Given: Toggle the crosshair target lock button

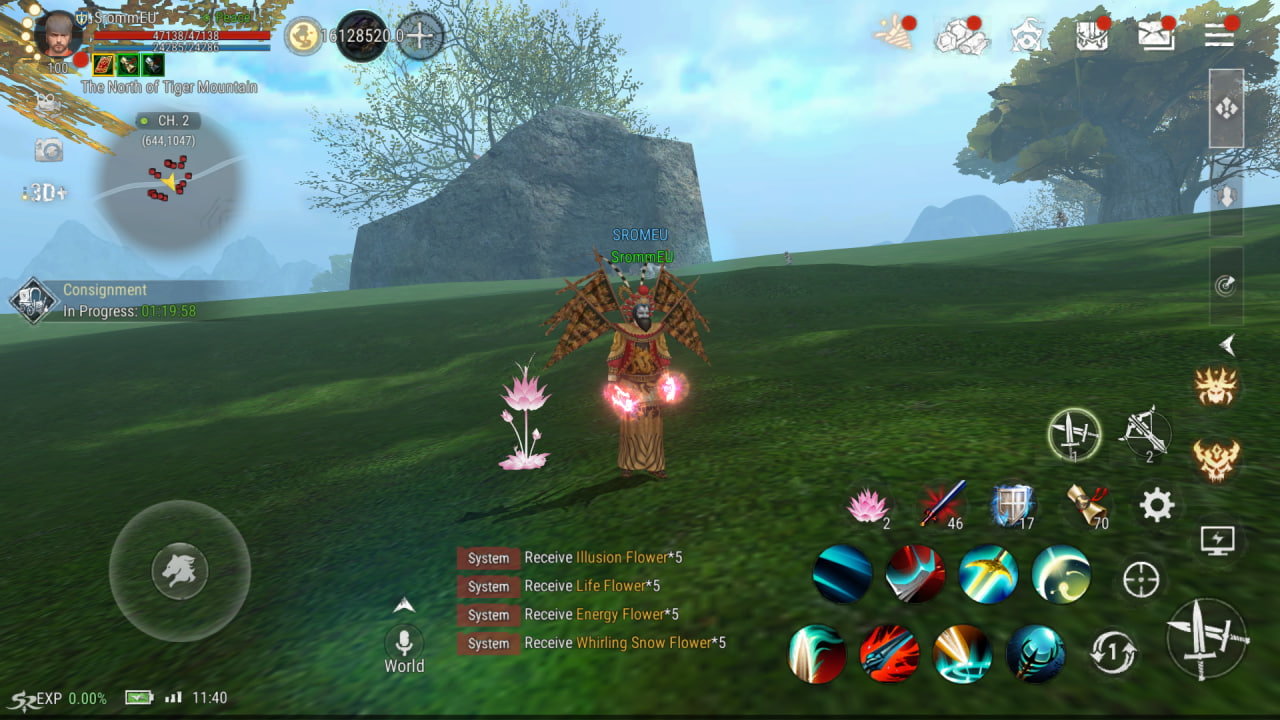Looking at the screenshot, I should pyautogui.click(x=1141, y=579).
